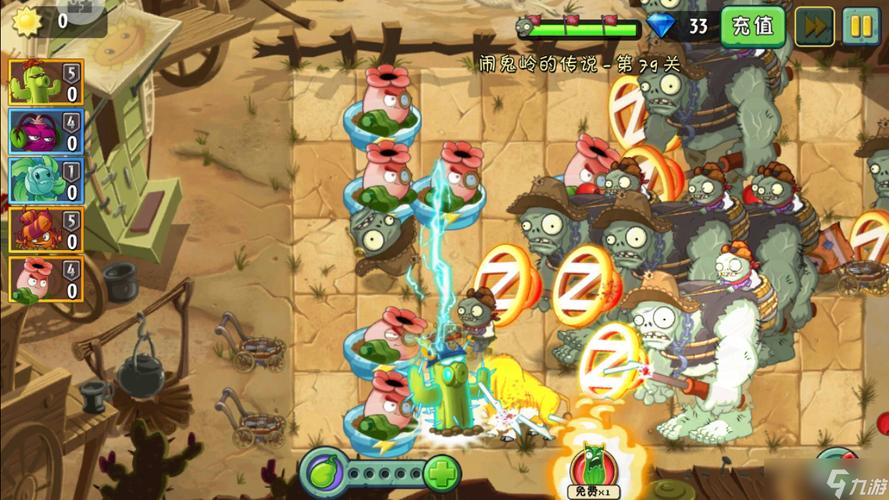The height and width of the screenshot is (500, 889).
Task: Pick the teal cabbage plant seed packet
Action: 45,180
